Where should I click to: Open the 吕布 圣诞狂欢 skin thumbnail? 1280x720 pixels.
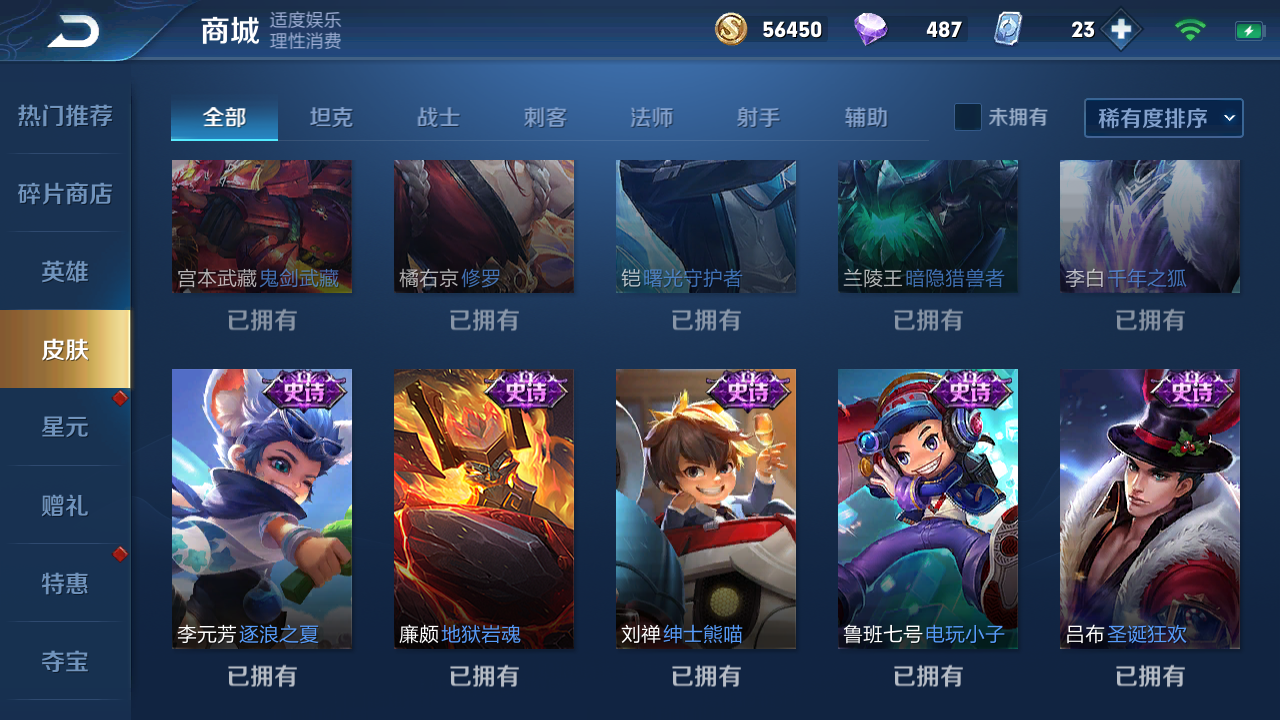tap(1149, 508)
